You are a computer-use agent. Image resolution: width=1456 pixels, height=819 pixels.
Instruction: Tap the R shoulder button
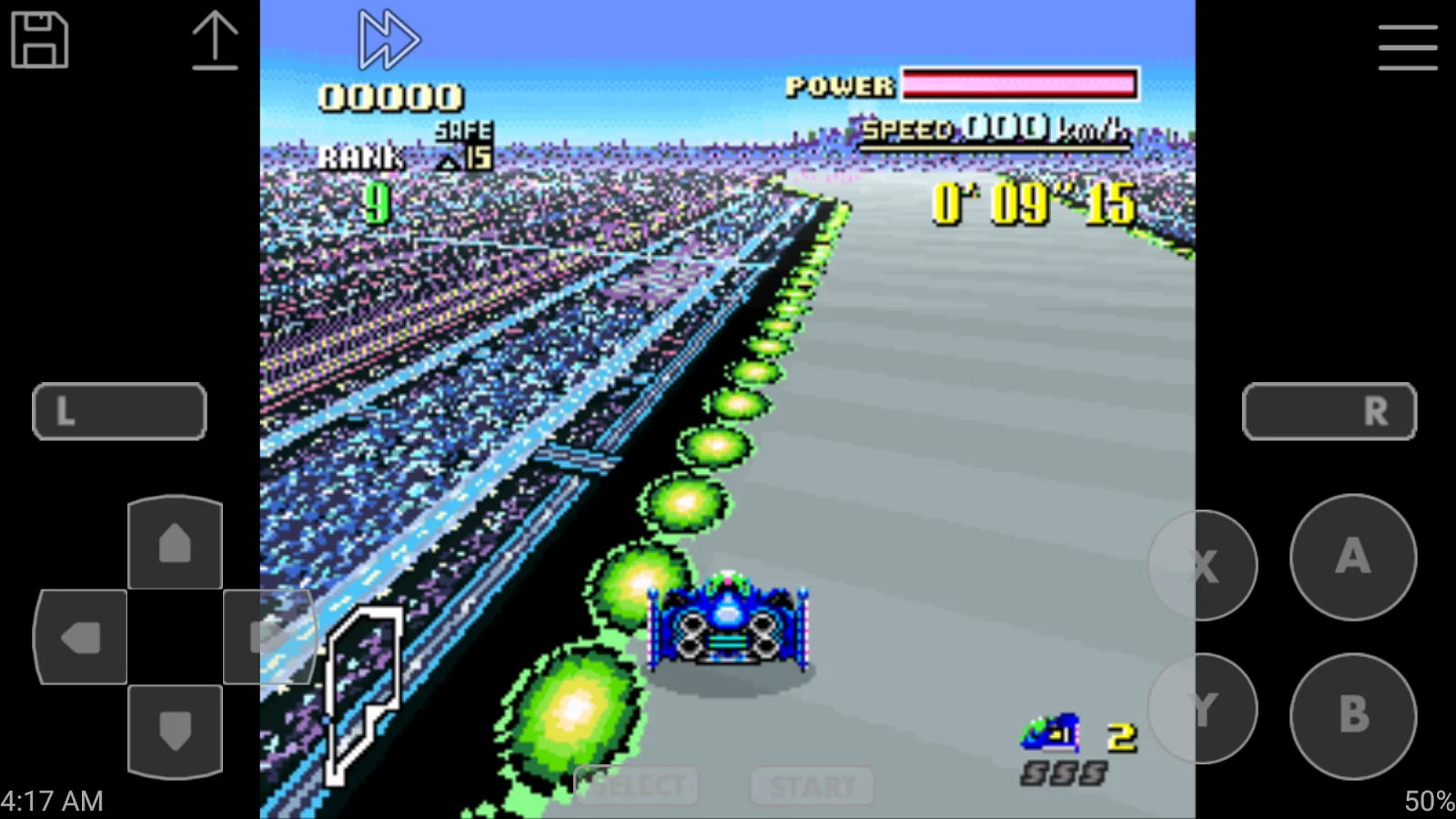(x=1330, y=411)
